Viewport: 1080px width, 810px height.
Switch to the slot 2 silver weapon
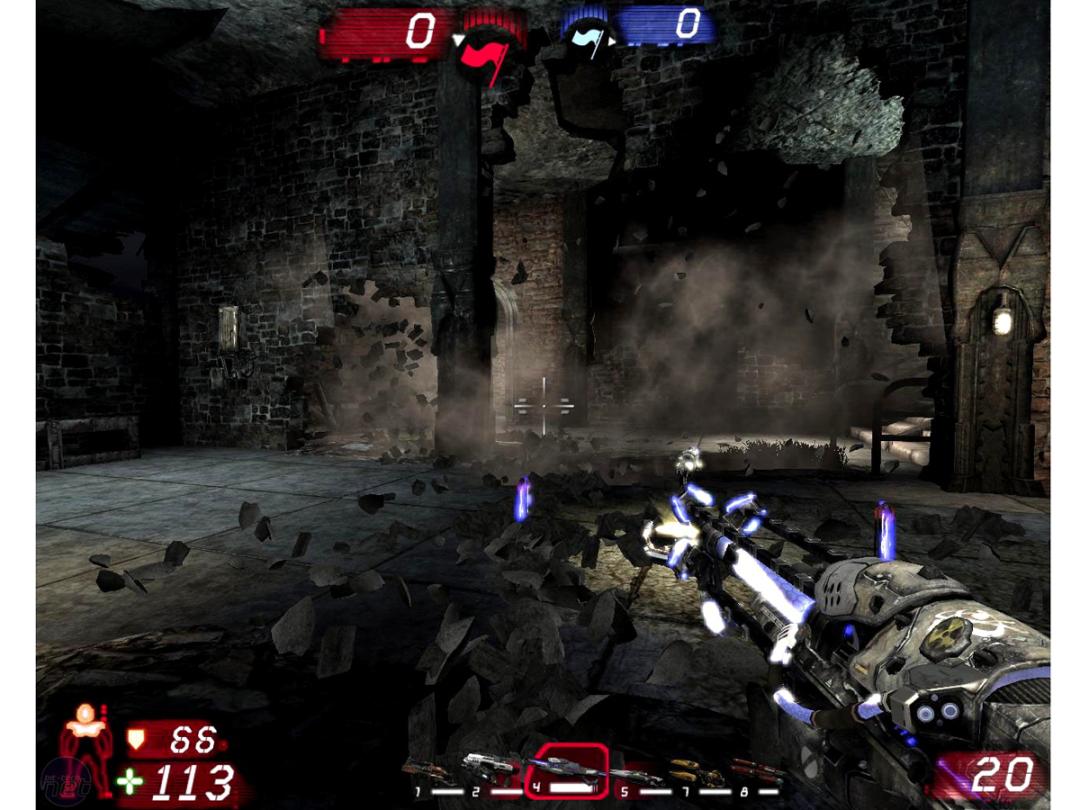pos(488,770)
